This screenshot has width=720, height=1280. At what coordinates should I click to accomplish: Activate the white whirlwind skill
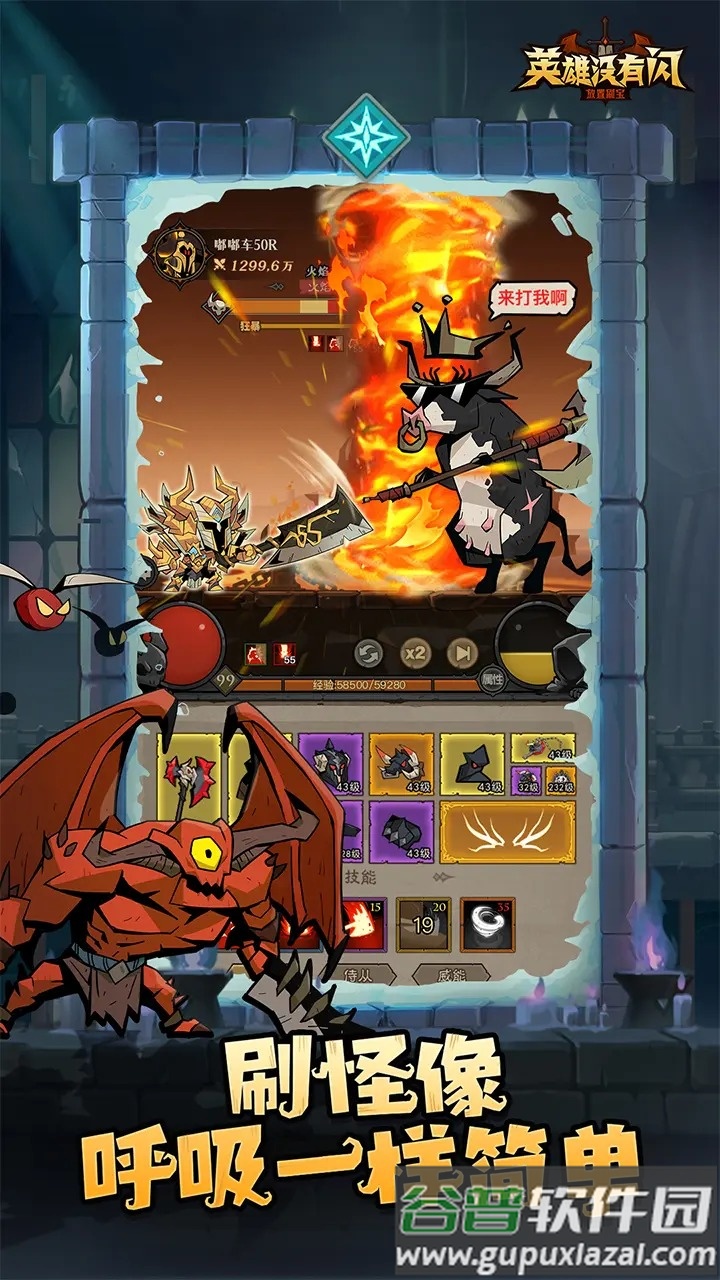pyautogui.click(x=488, y=924)
